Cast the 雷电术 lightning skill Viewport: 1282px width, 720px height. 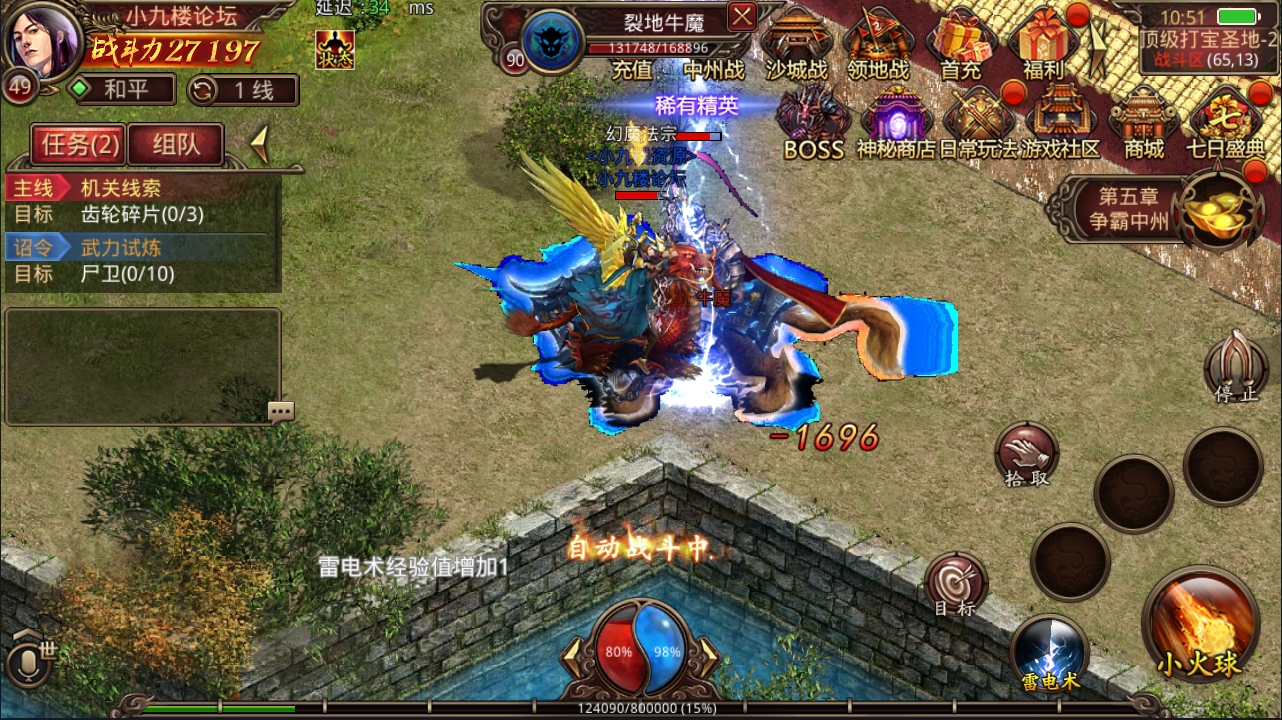coord(1048,652)
